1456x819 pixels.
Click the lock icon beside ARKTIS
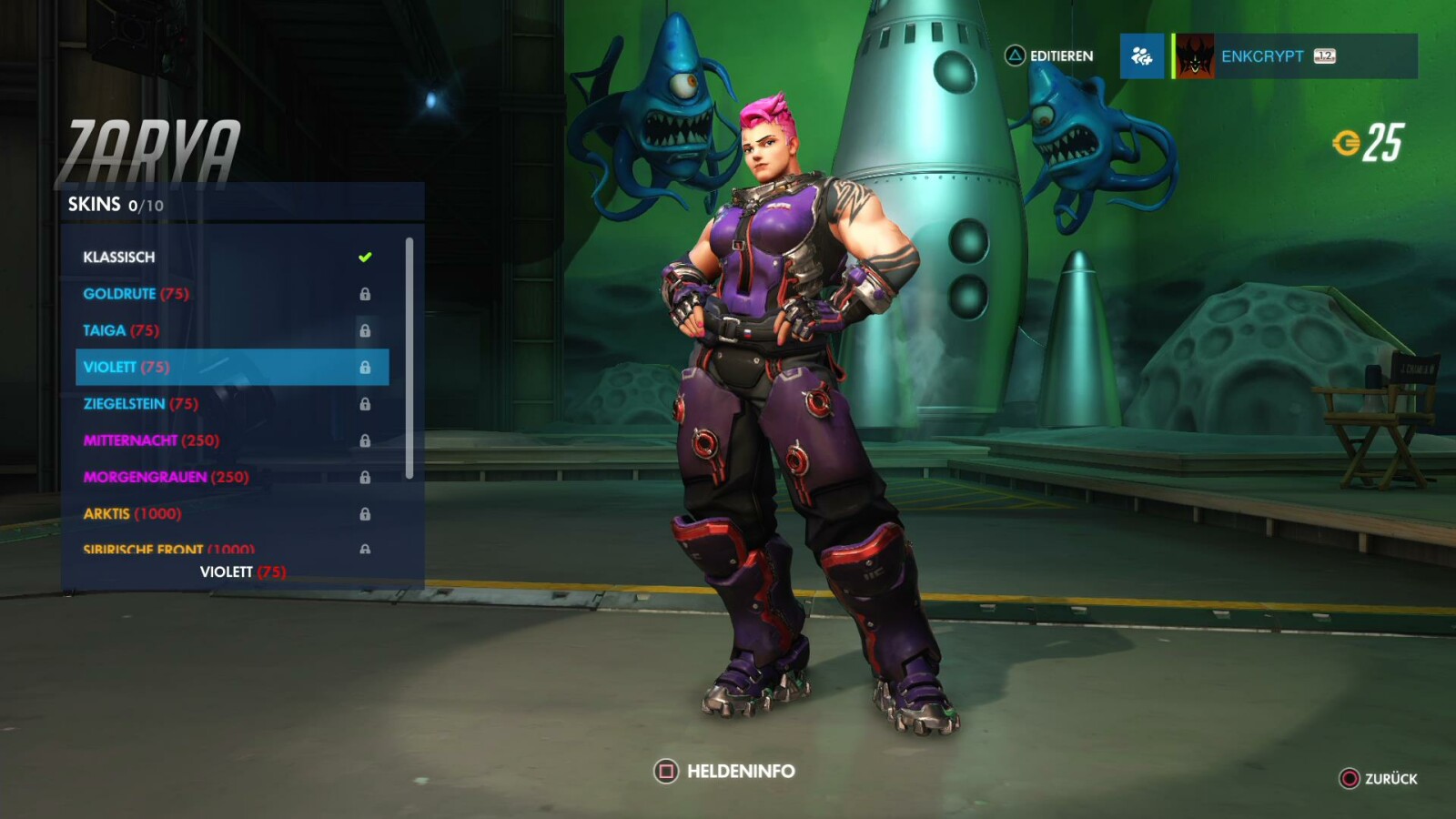(x=367, y=513)
